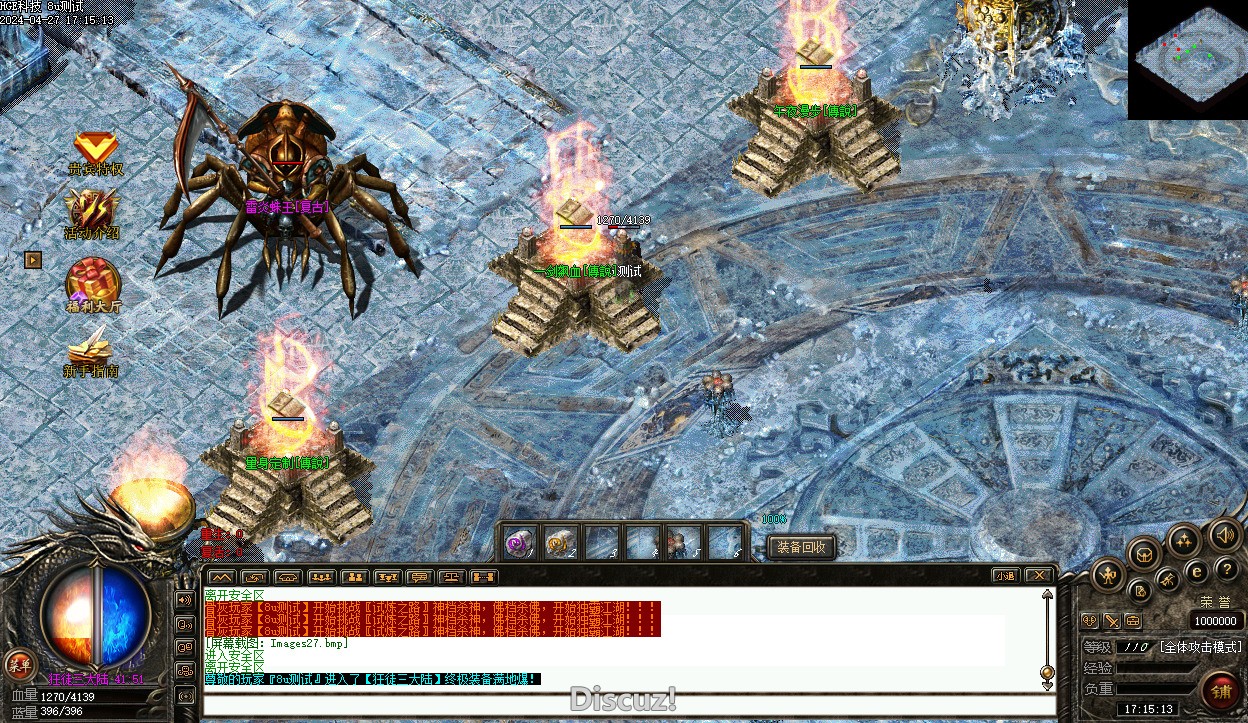1248x723 pixels.
Task: Click the round 'e' icon button
Action: pyautogui.click(x=1197, y=572)
